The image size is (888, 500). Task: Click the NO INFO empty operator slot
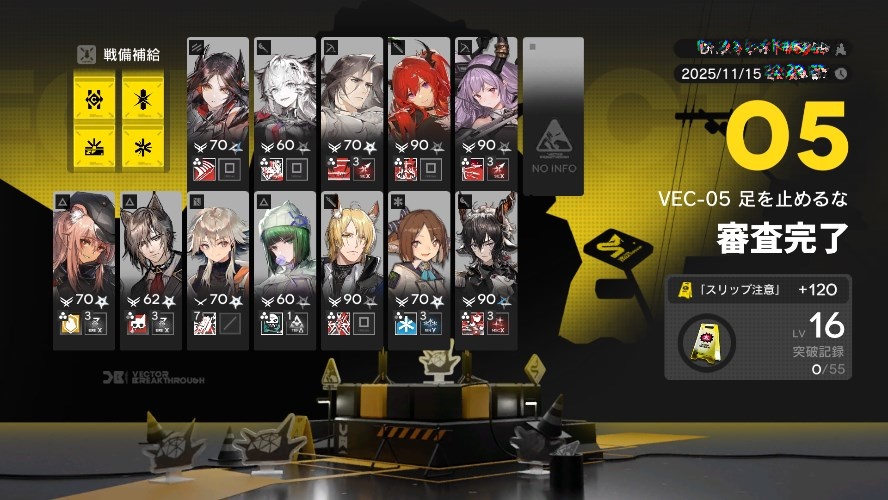click(553, 110)
